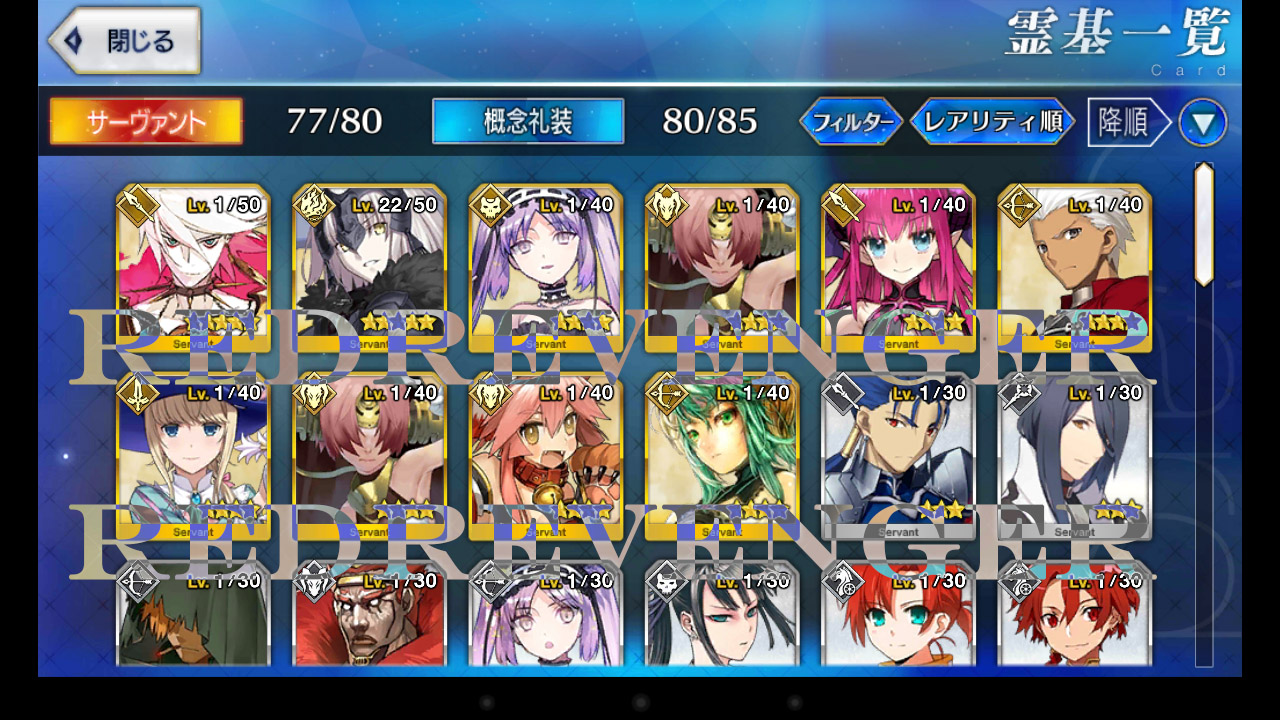Select the white-haired servant card Lv. 1/50
Screen dimensions: 1280x720
point(193,267)
